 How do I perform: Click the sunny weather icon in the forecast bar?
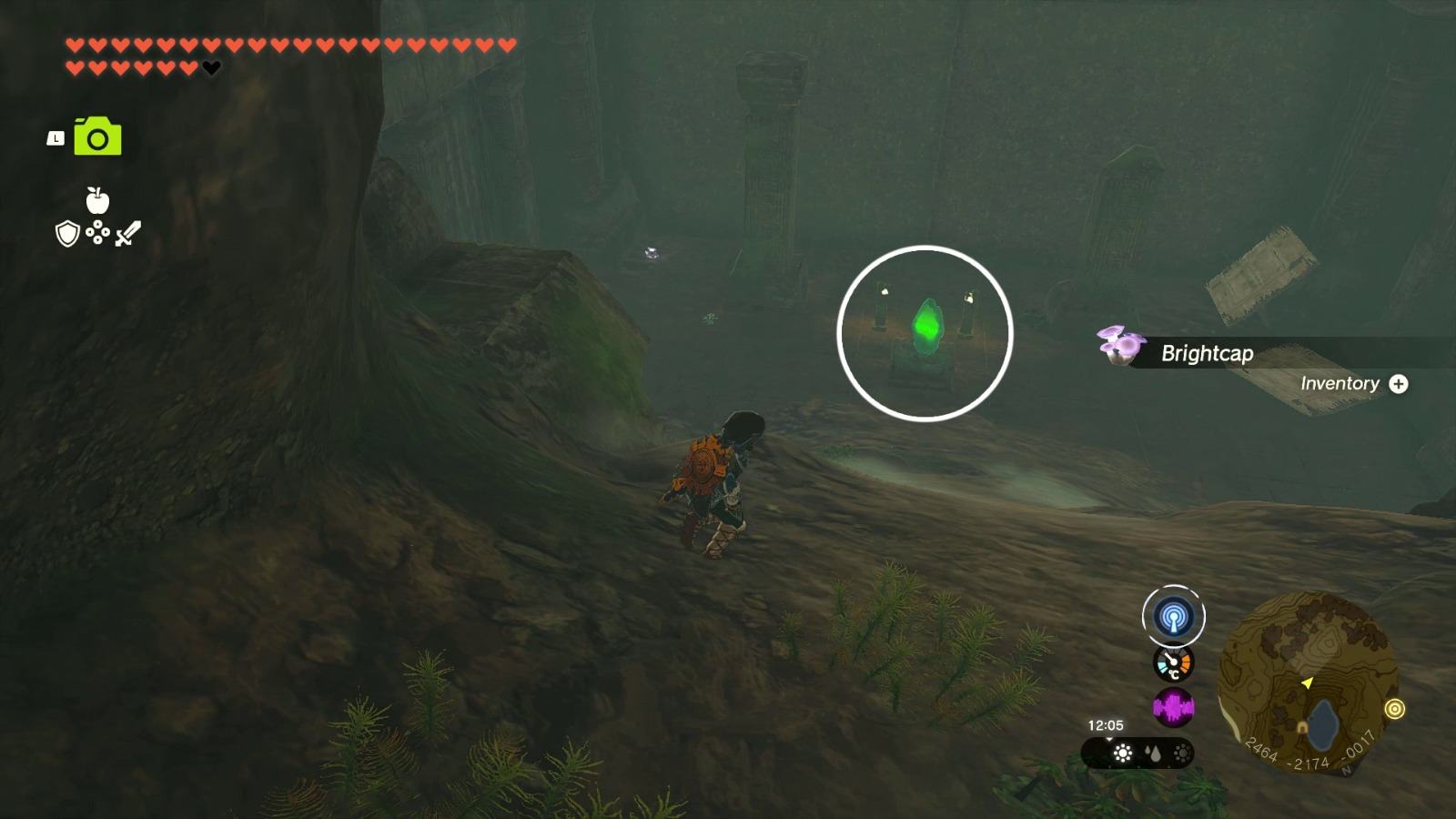coord(1121,753)
